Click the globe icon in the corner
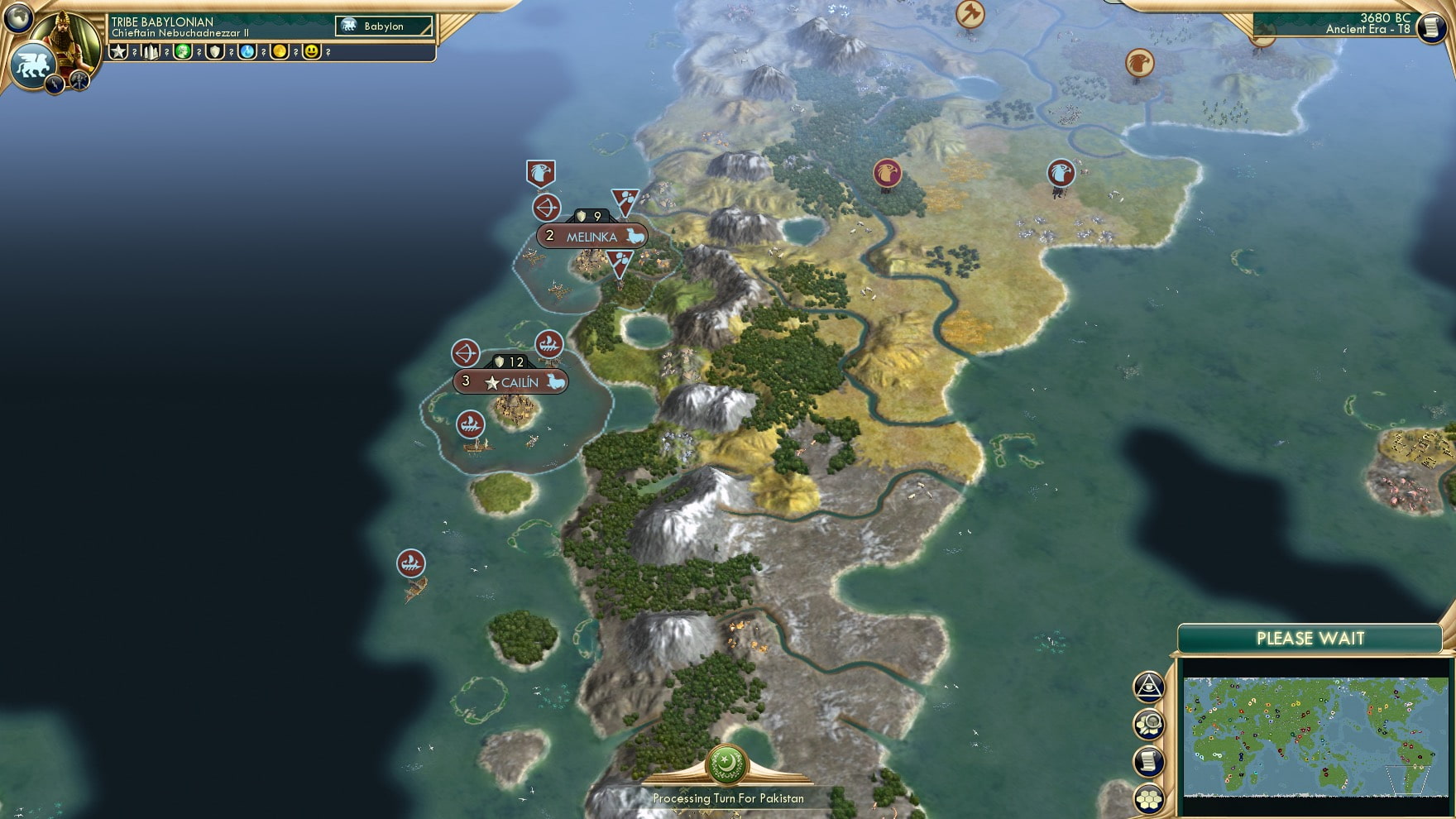The image size is (1456, 819). (17, 17)
